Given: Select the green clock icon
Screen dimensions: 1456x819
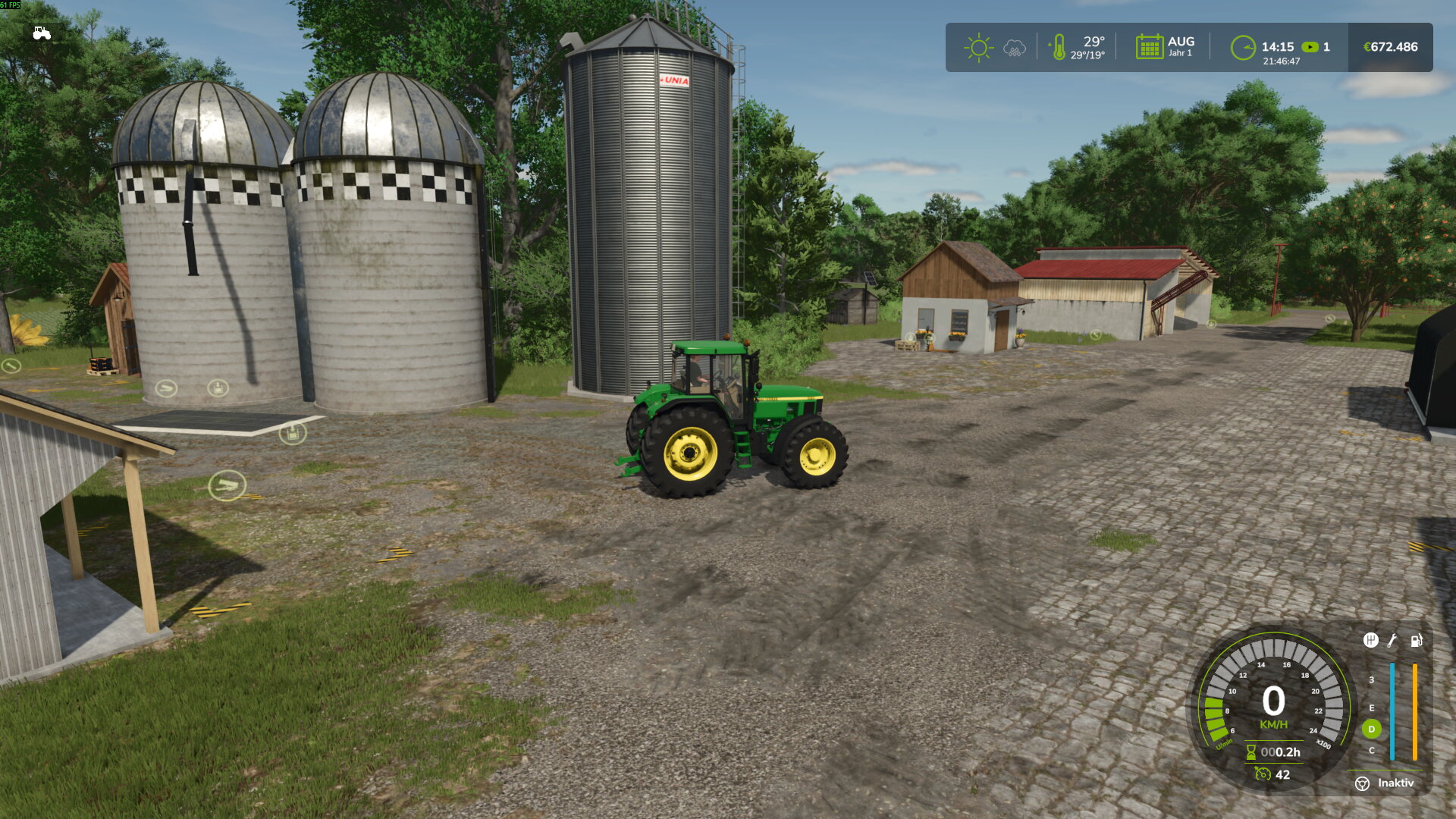Looking at the screenshot, I should (1243, 48).
